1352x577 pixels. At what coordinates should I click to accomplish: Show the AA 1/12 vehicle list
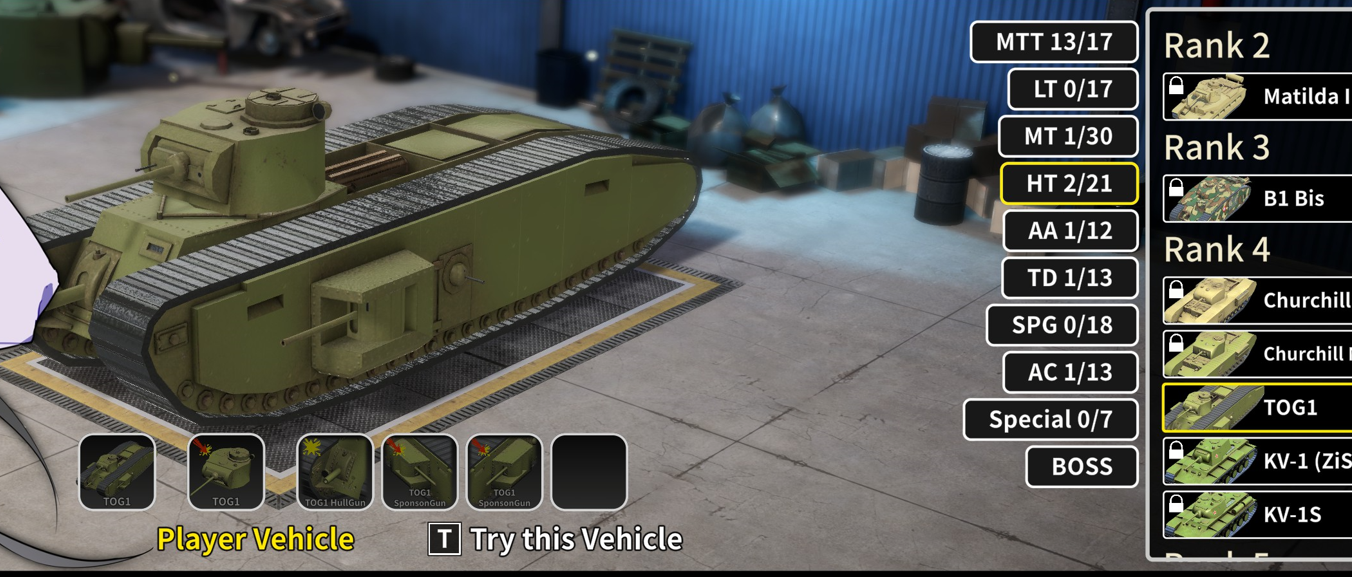click(x=1070, y=230)
